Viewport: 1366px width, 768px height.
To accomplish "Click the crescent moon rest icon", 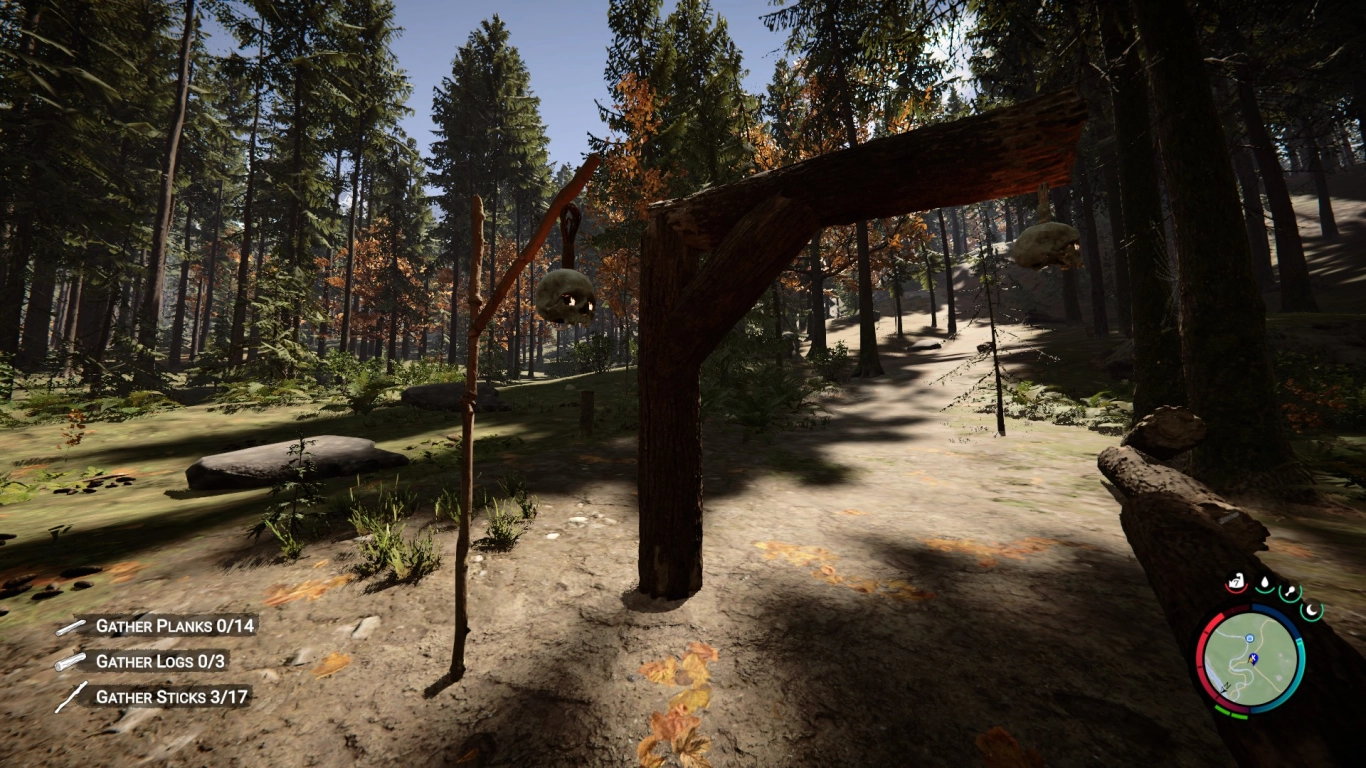I will click(x=1311, y=608).
